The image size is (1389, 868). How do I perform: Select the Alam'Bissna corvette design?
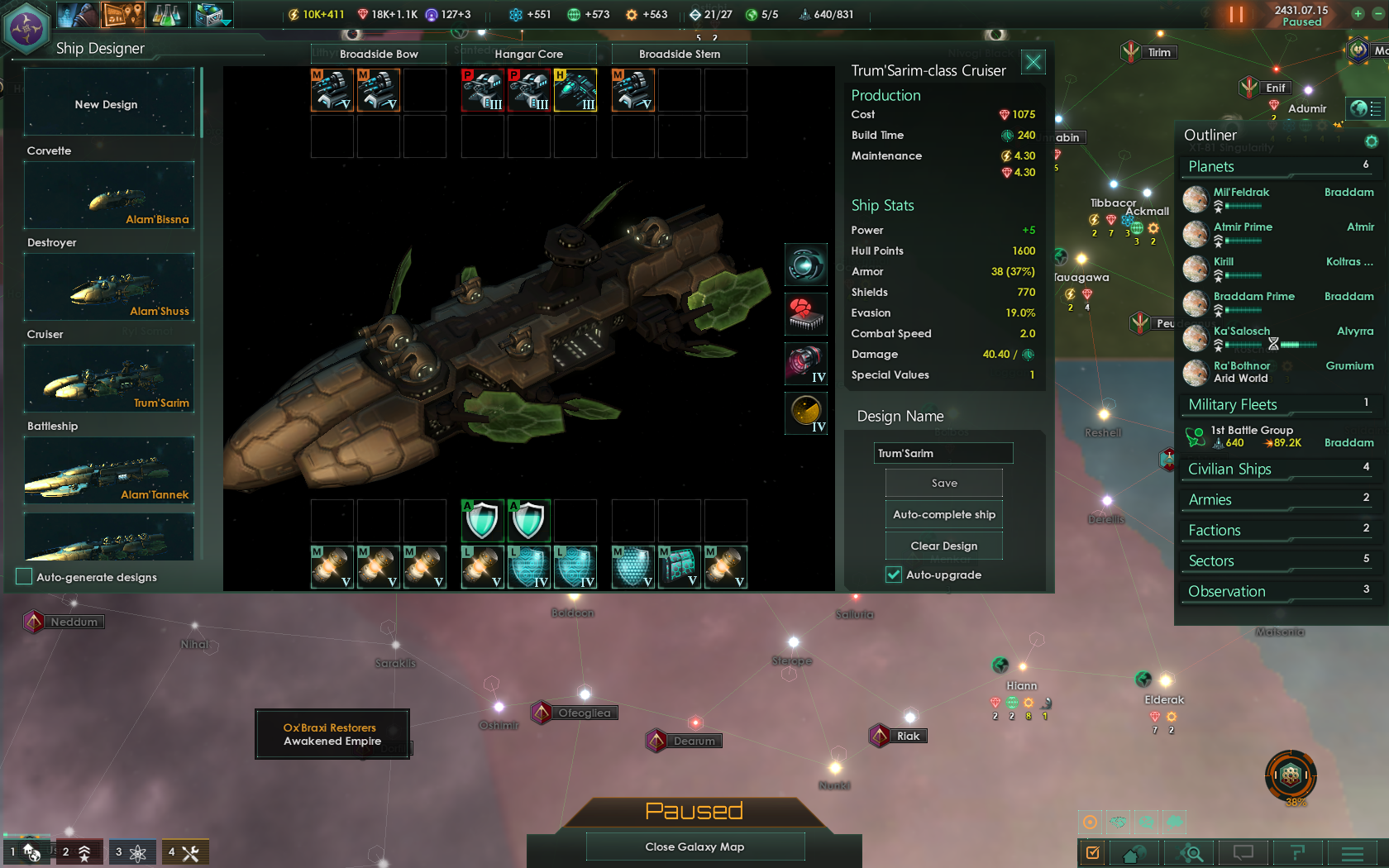click(109, 196)
